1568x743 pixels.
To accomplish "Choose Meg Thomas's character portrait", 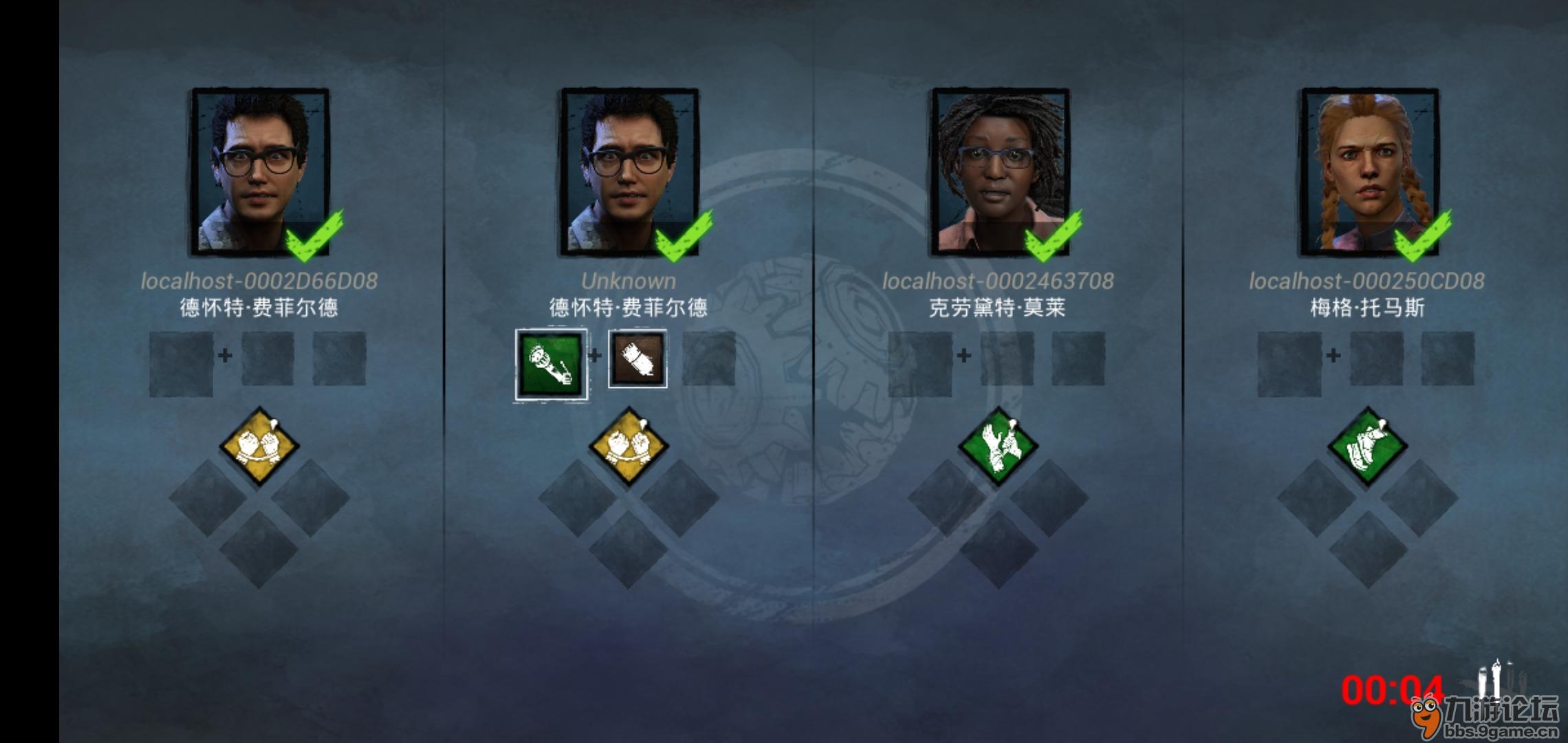I will coord(1369,172).
